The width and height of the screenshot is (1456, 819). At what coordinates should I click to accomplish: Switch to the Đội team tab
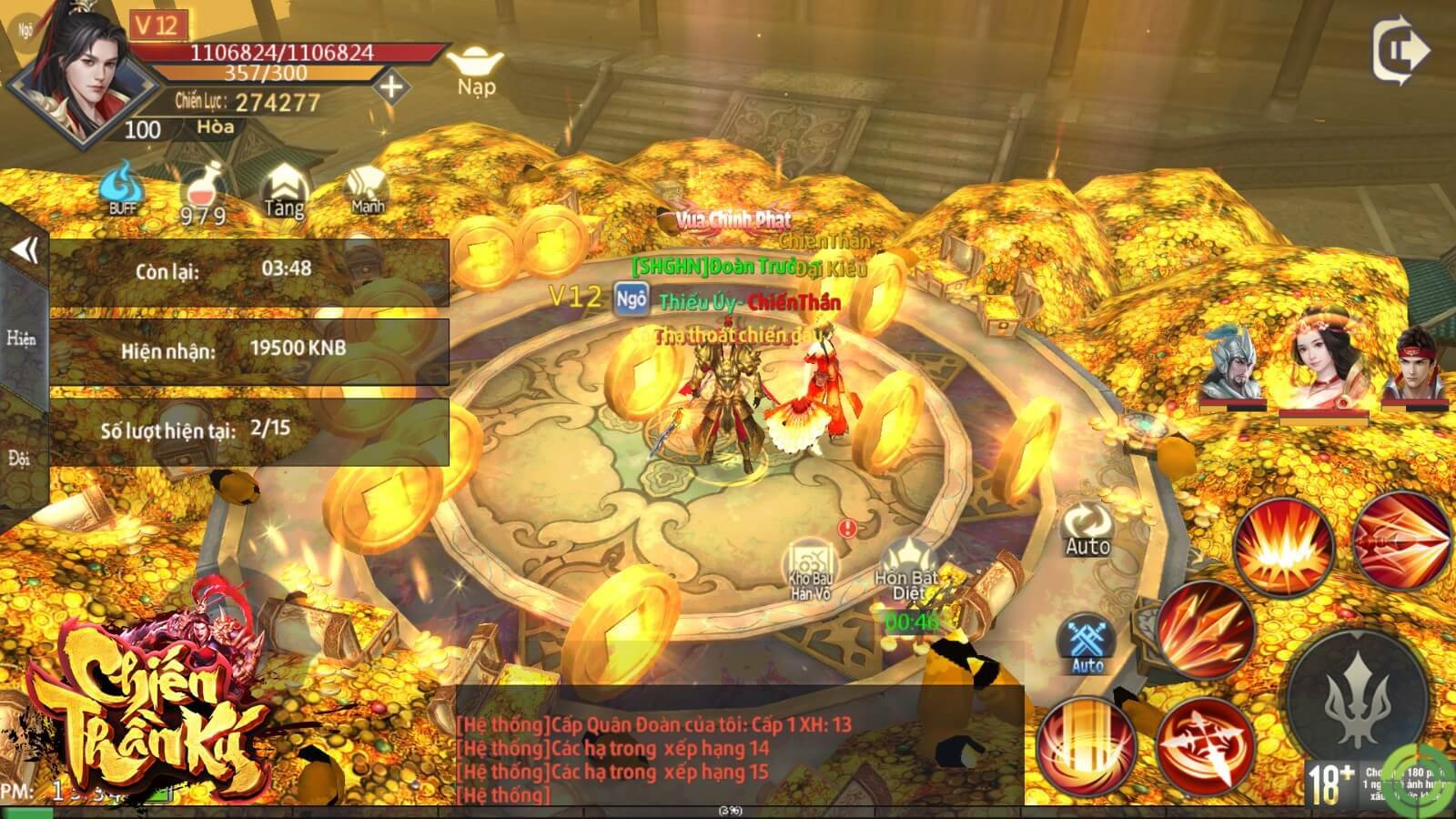(19, 458)
